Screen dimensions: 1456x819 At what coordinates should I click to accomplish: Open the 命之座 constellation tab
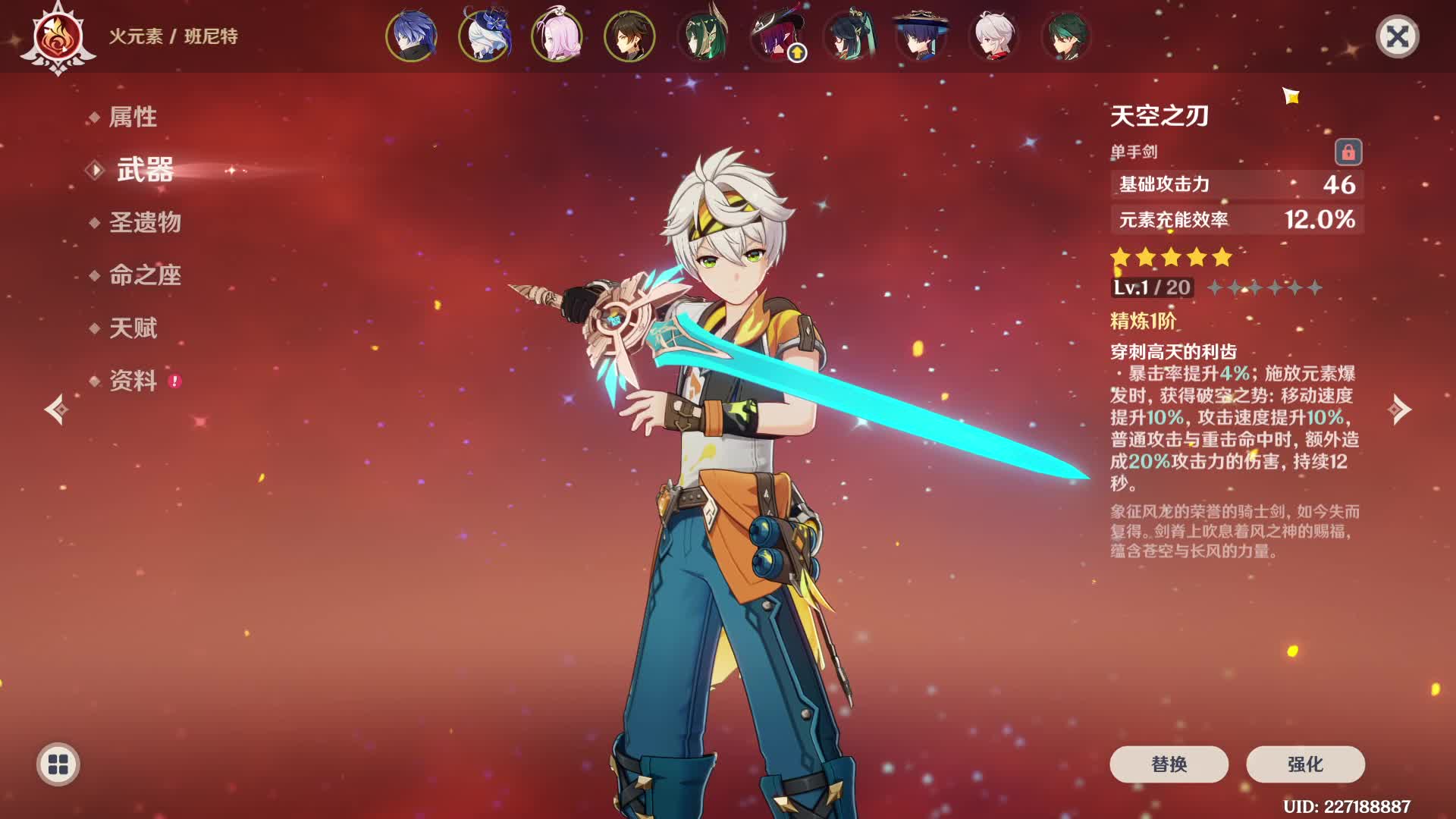pyautogui.click(x=145, y=275)
